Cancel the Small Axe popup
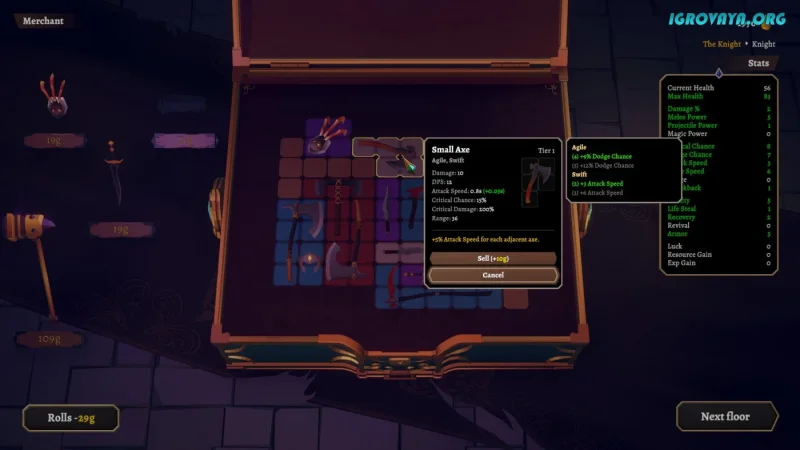The width and height of the screenshot is (800, 450). (x=493, y=274)
